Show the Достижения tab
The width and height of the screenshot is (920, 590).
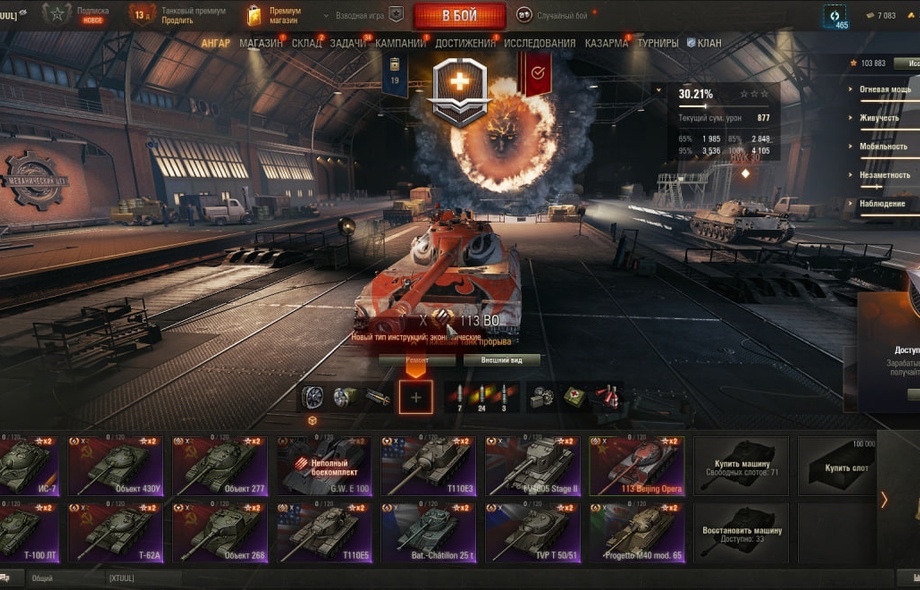pyautogui.click(x=465, y=44)
